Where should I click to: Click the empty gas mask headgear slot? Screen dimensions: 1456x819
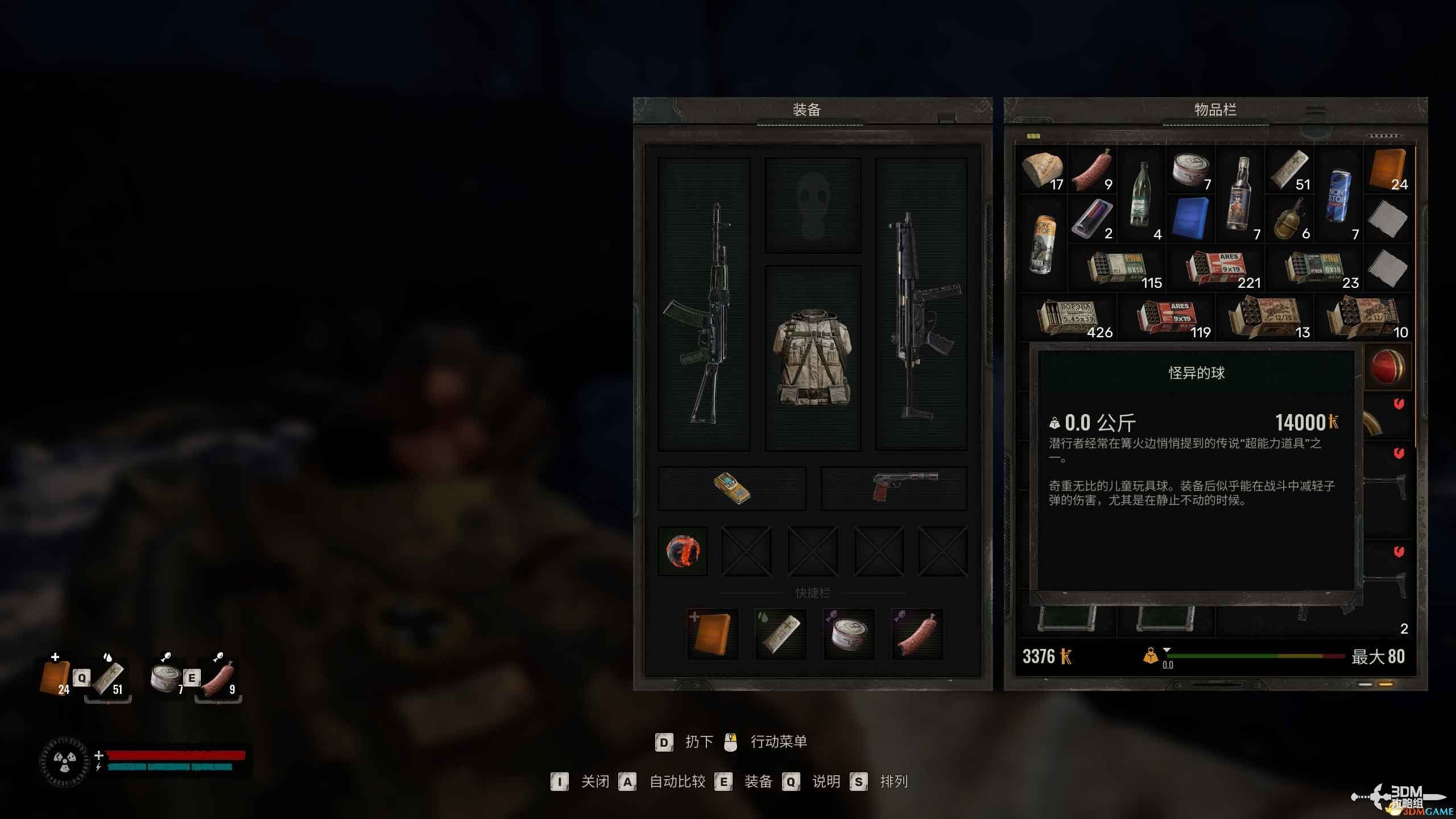813,205
